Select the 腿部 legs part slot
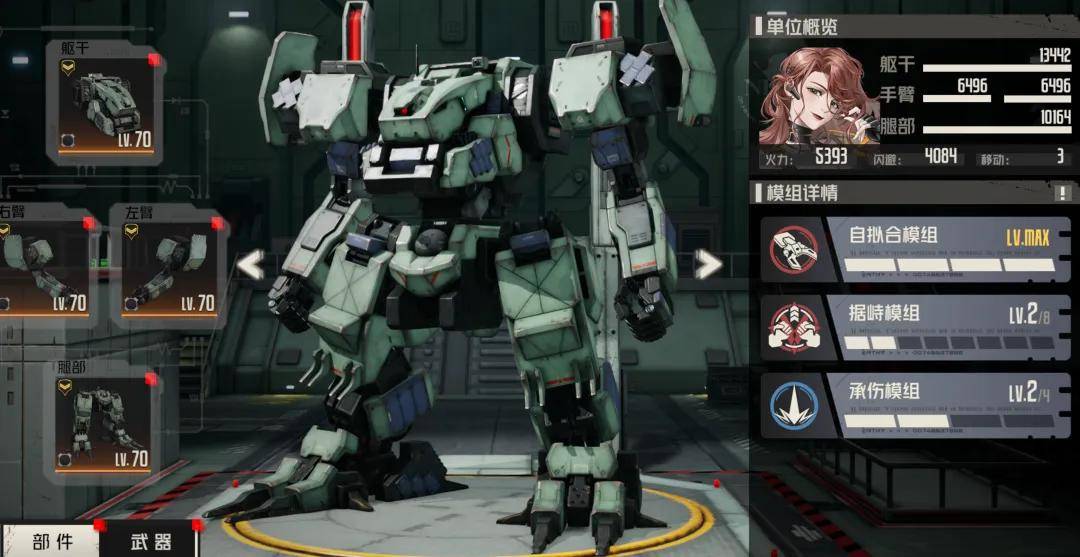This screenshot has height=557, width=1080. coord(106,422)
